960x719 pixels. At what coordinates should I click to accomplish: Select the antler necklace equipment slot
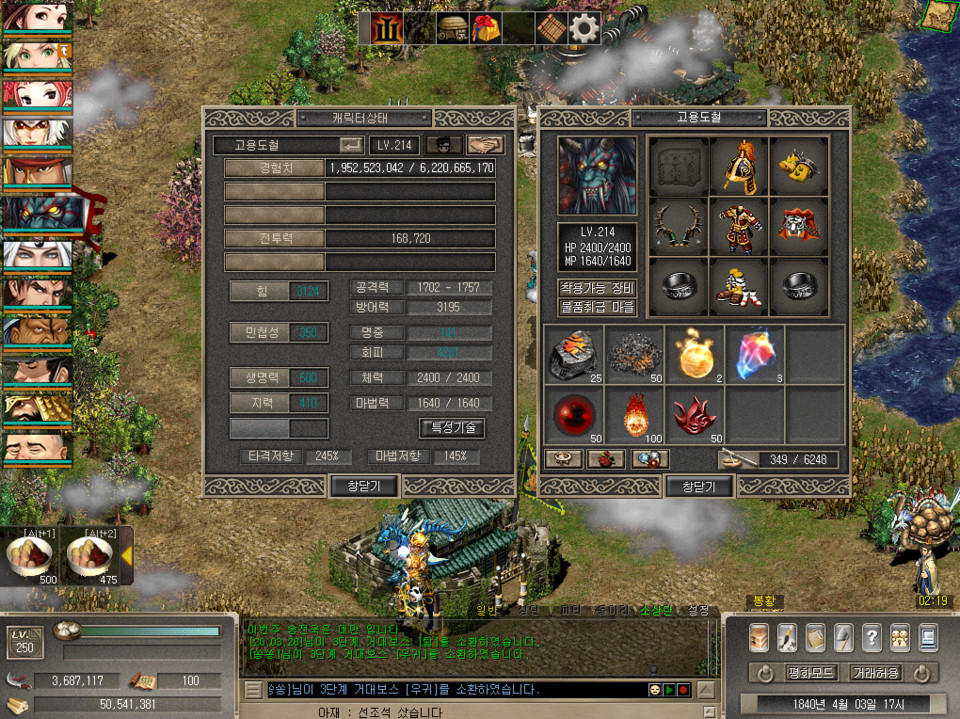click(678, 225)
